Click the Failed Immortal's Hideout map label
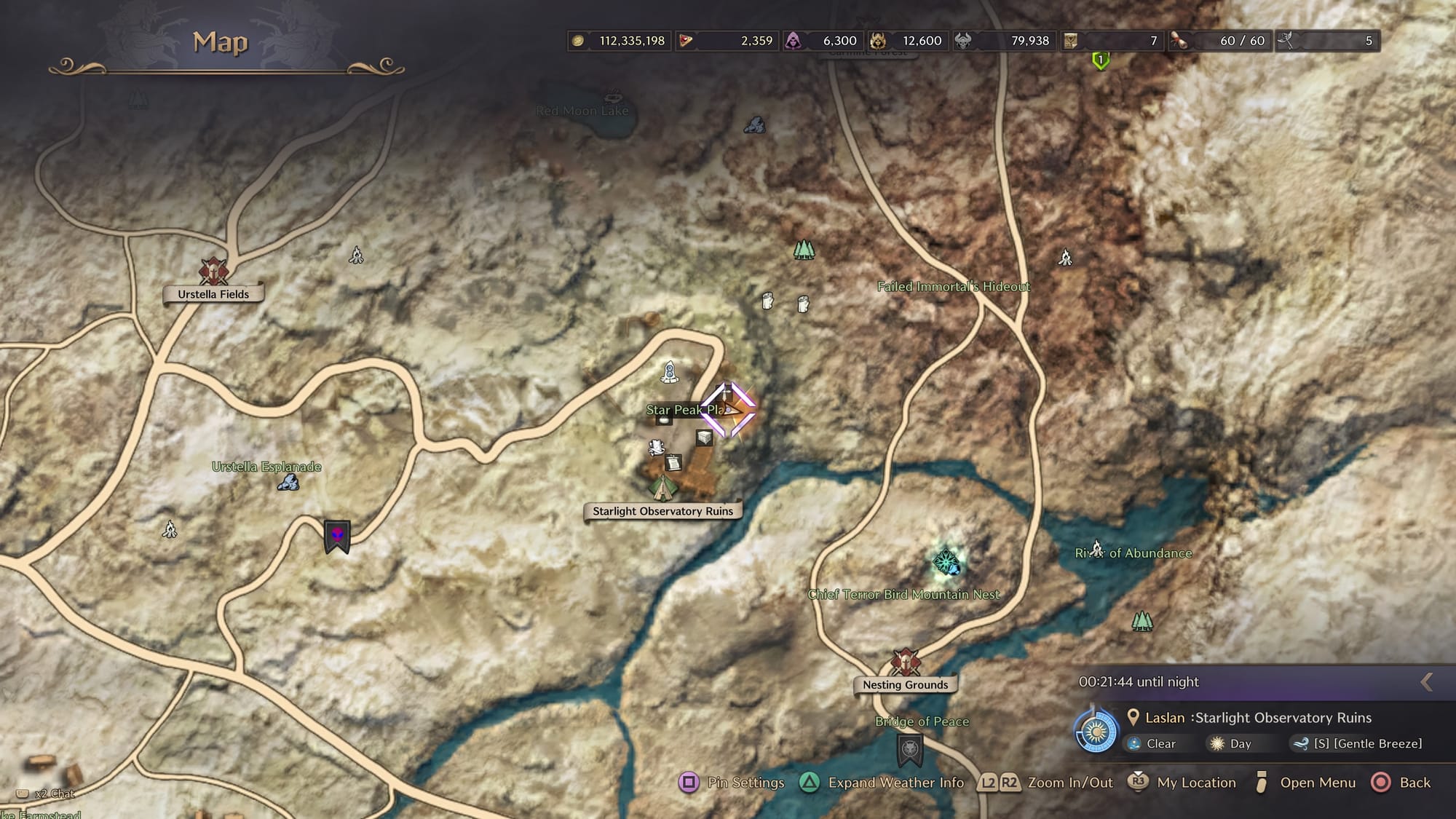 point(954,287)
